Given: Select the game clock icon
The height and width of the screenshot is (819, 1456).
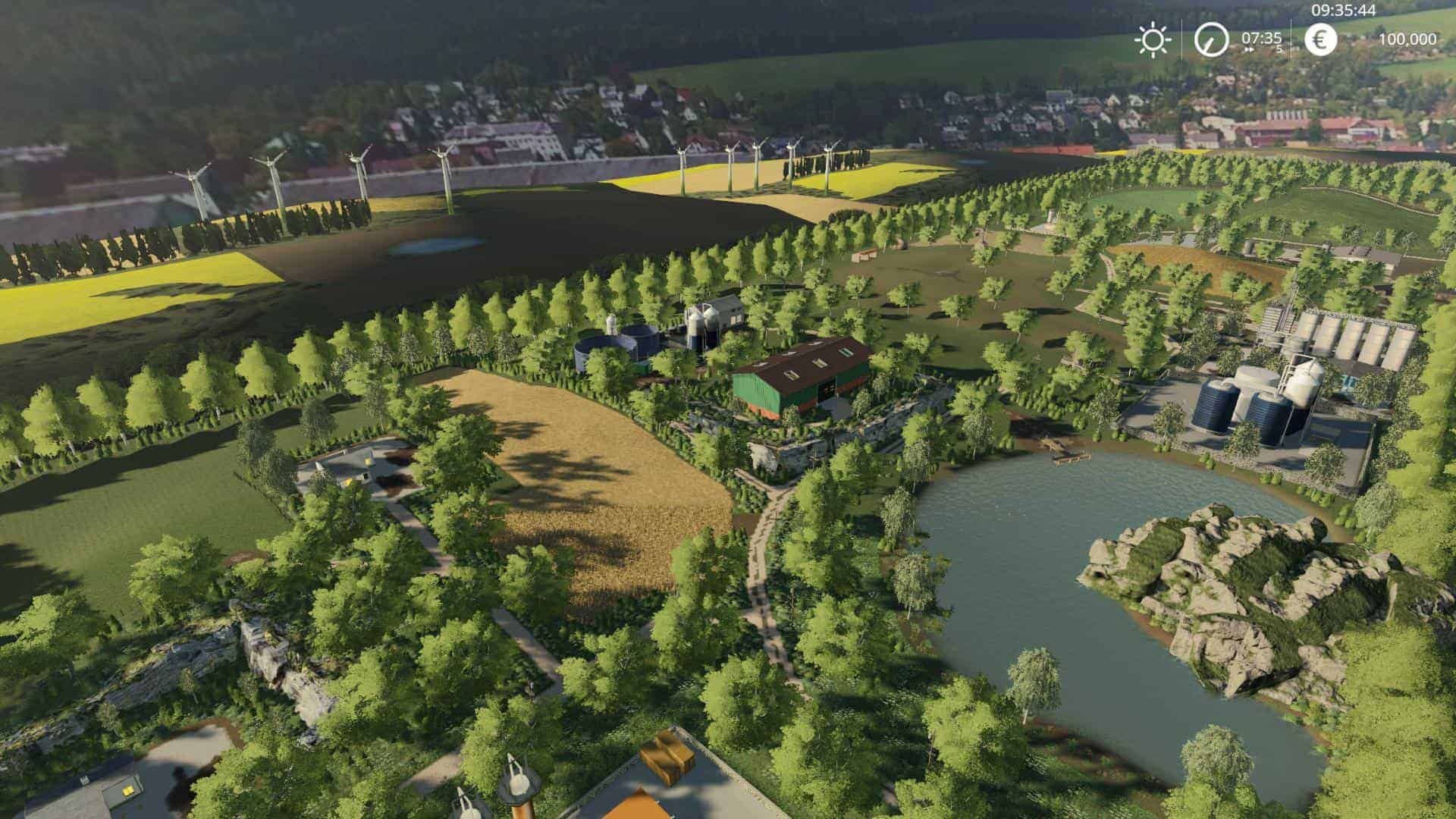Looking at the screenshot, I should click(1211, 39).
